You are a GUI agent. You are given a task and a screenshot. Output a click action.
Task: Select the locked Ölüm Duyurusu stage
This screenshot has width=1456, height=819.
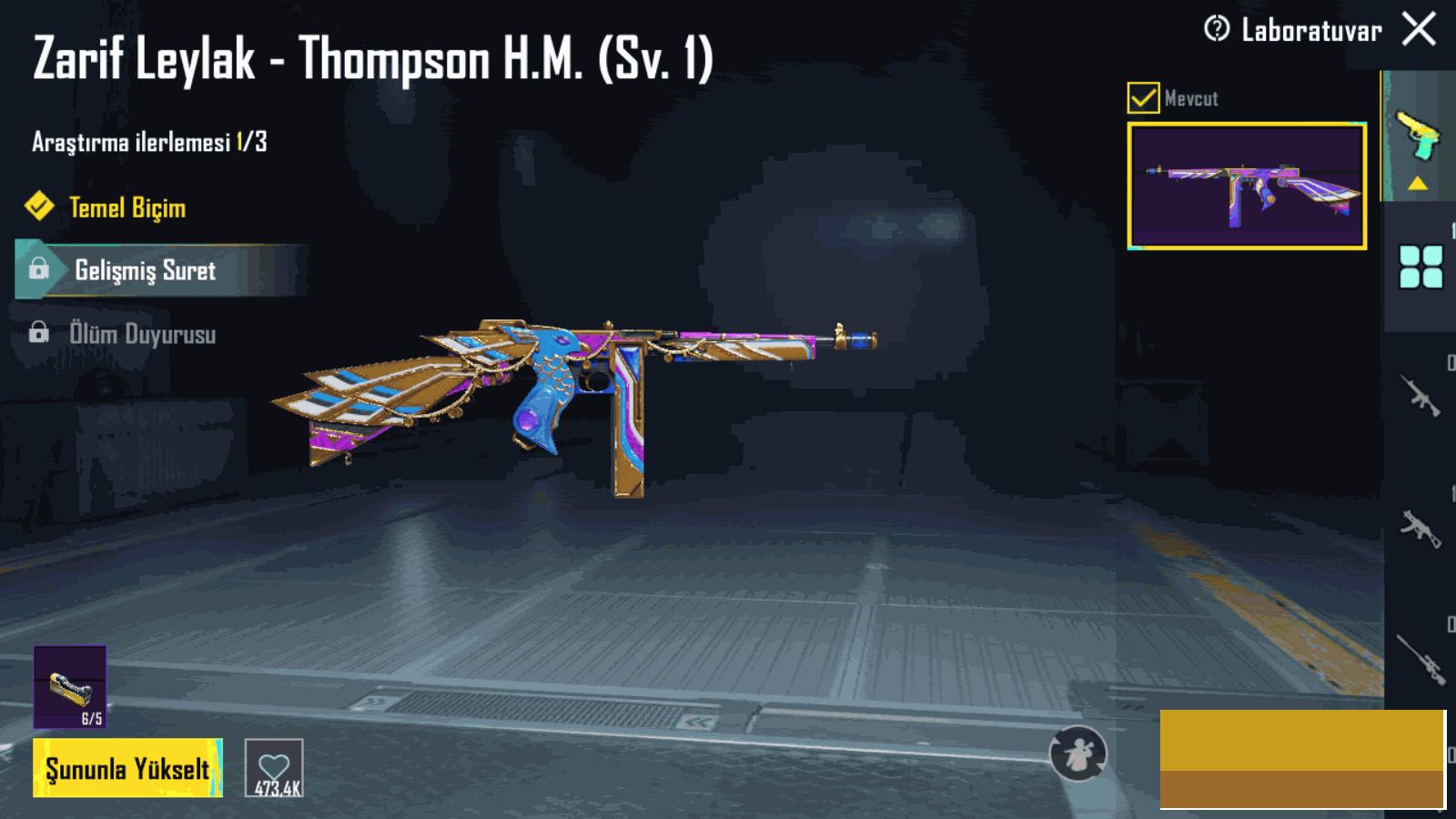tap(142, 334)
